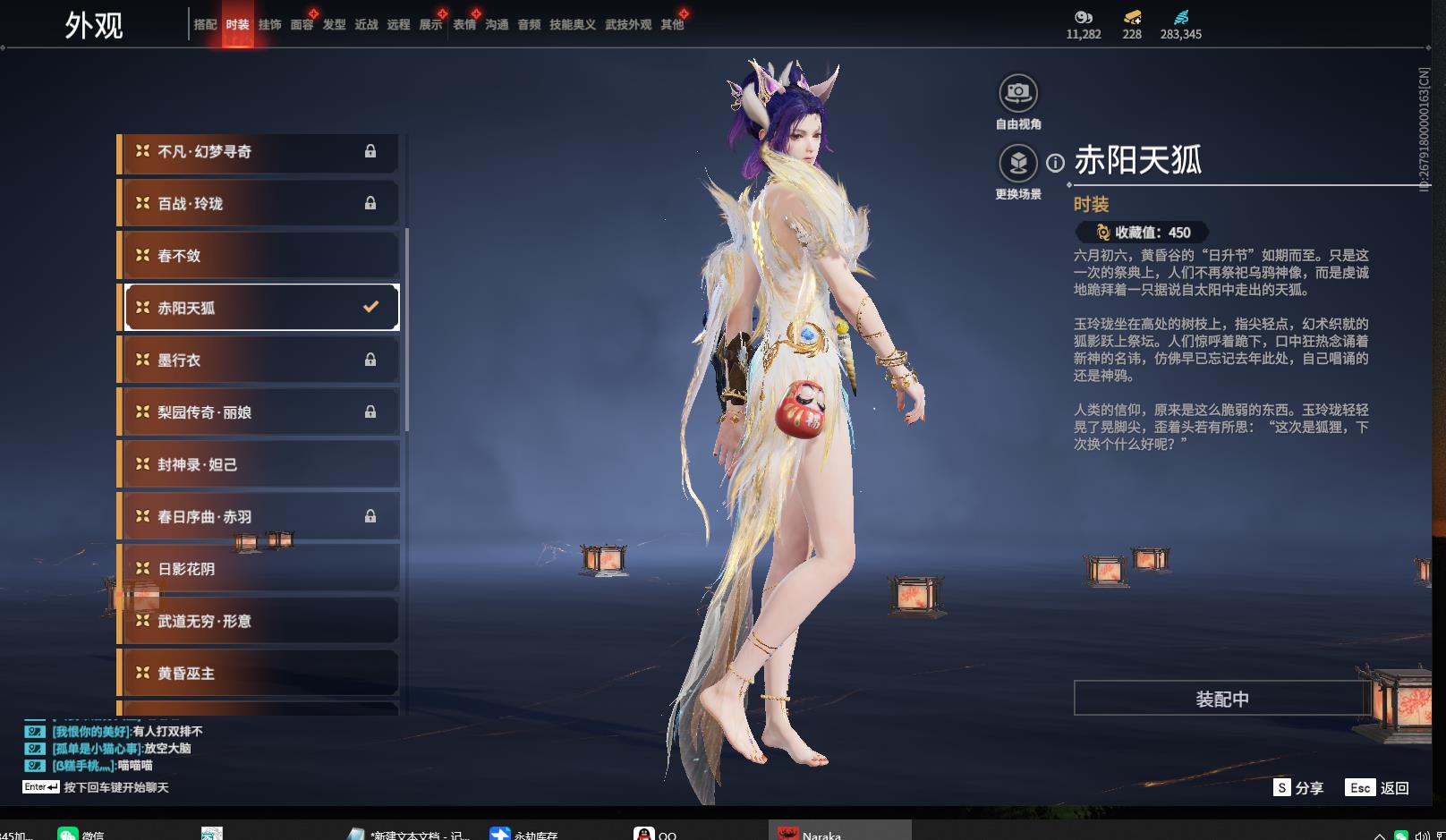The image size is (1446, 840).
Task: Return with the 返回 button
Action: [x=1378, y=787]
